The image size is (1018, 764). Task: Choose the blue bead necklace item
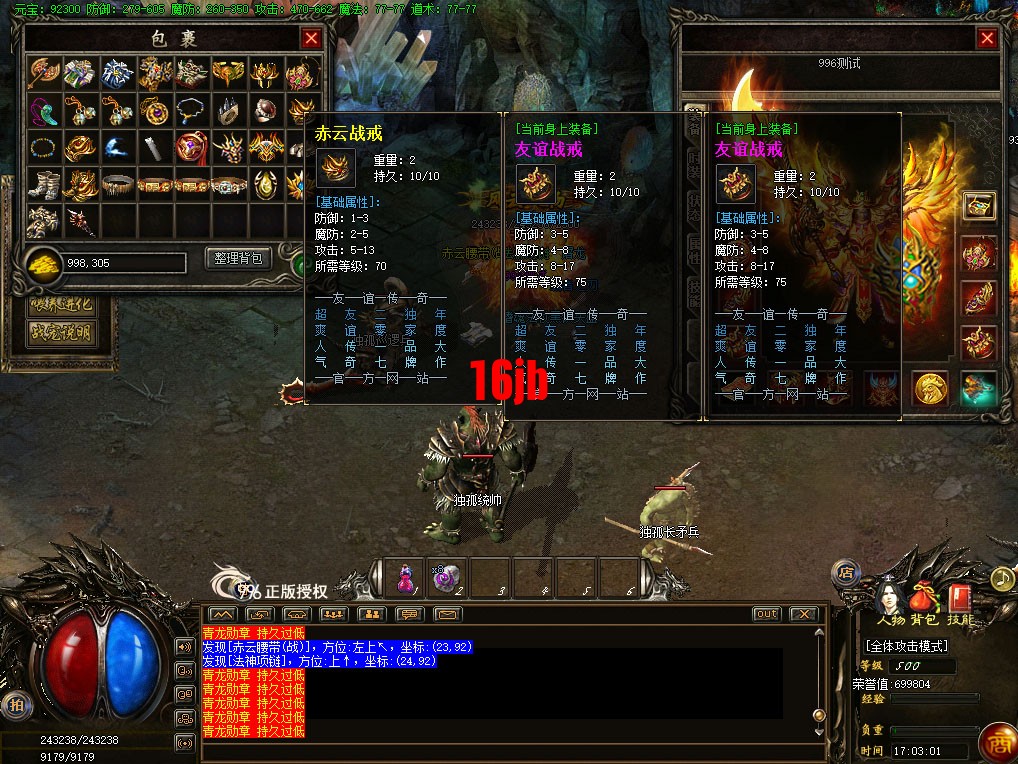44,148
